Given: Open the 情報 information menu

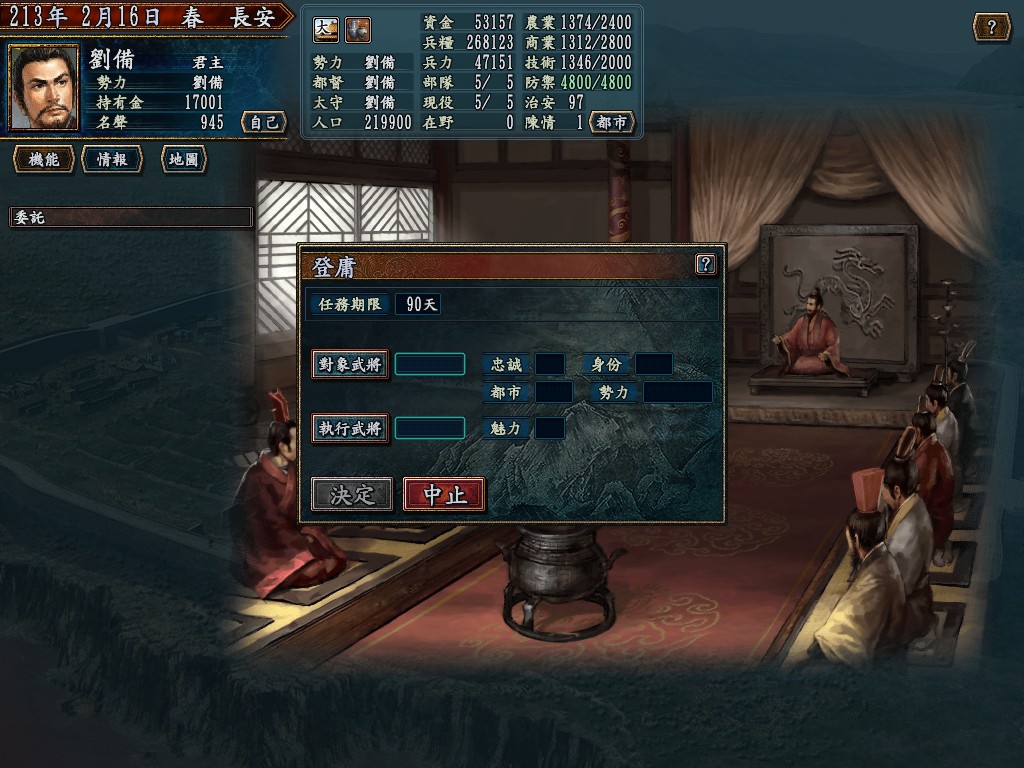Looking at the screenshot, I should (112, 160).
